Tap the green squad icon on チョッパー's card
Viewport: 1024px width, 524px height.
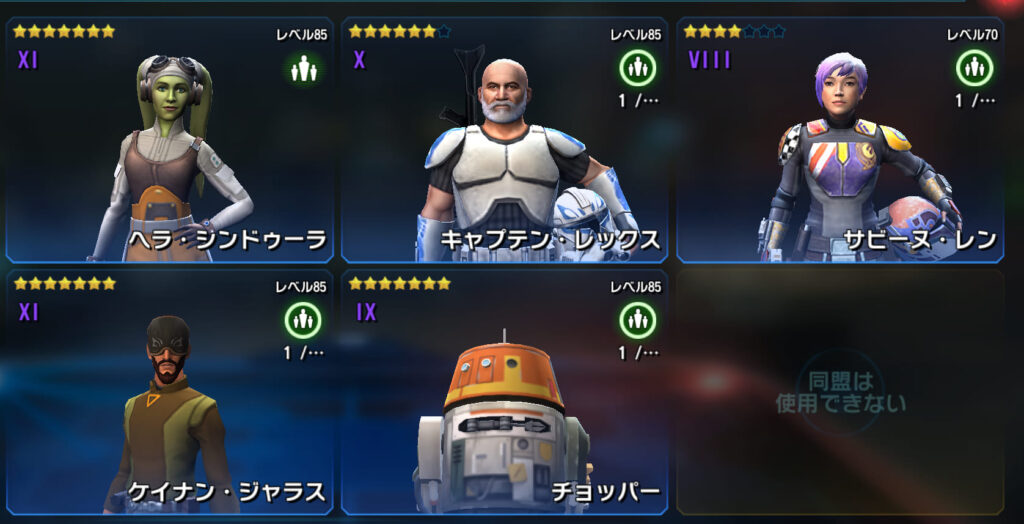coord(637,321)
